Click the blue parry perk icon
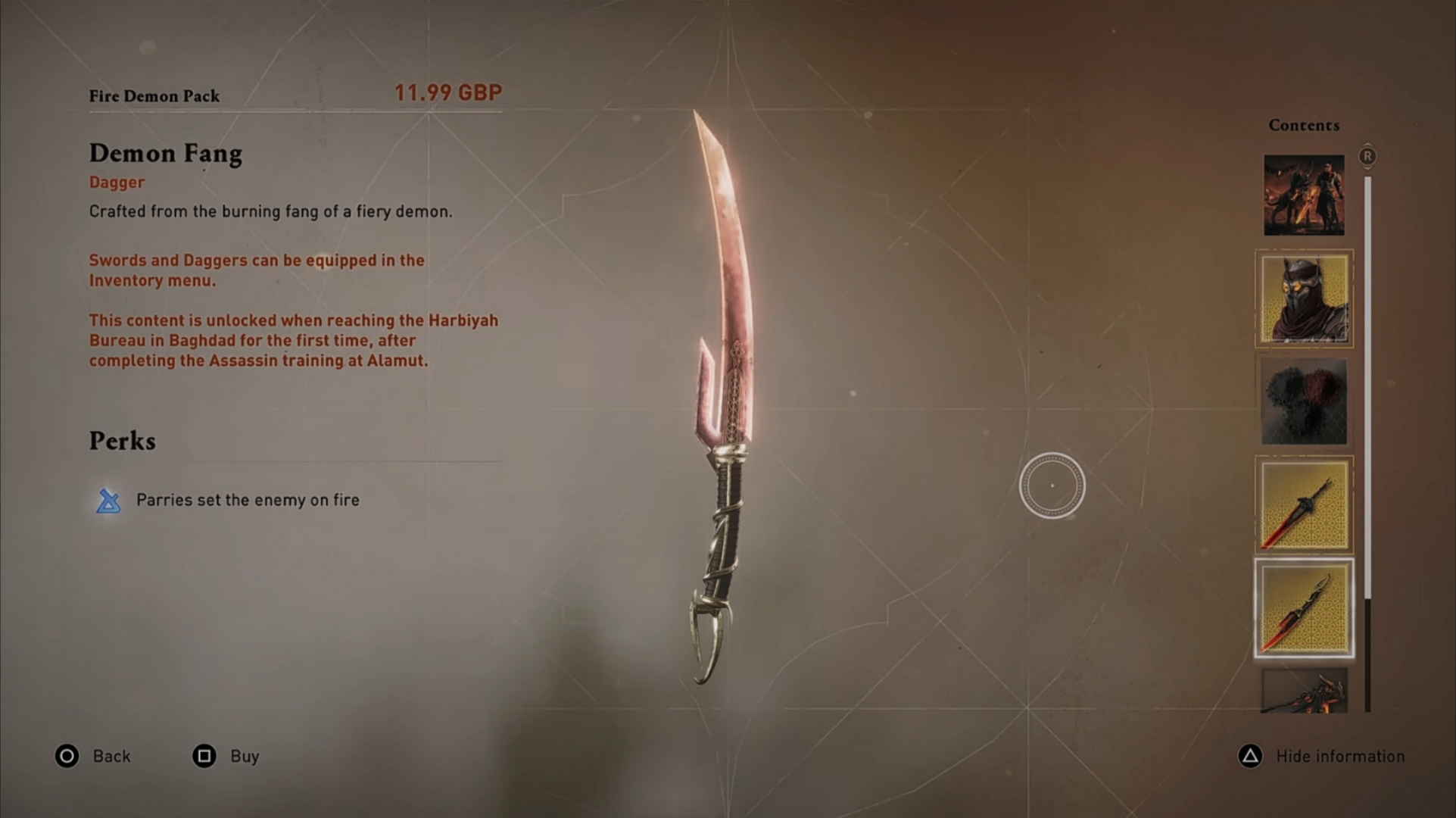The height and width of the screenshot is (818, 1456). coord(108,501)
